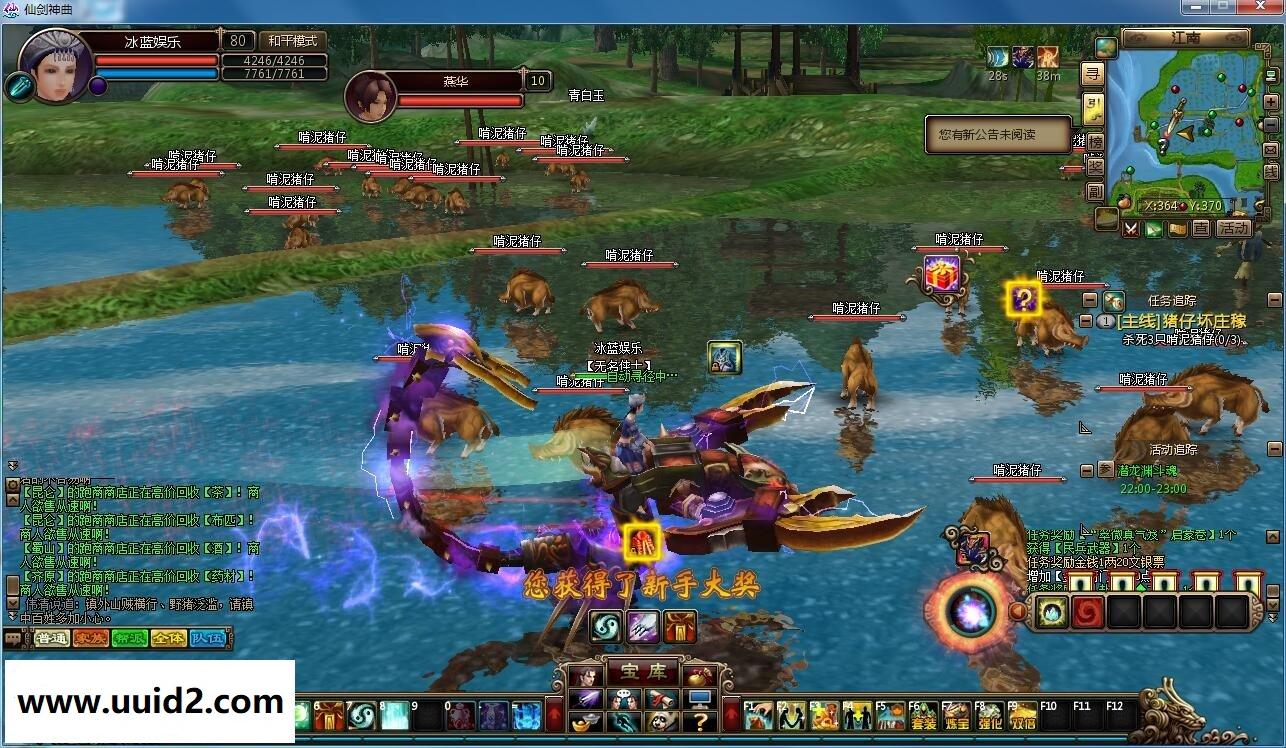The image size is (1286, 748).
Task: Activate the F9 双倍 double-rate icon
Action: point(1023,716)
